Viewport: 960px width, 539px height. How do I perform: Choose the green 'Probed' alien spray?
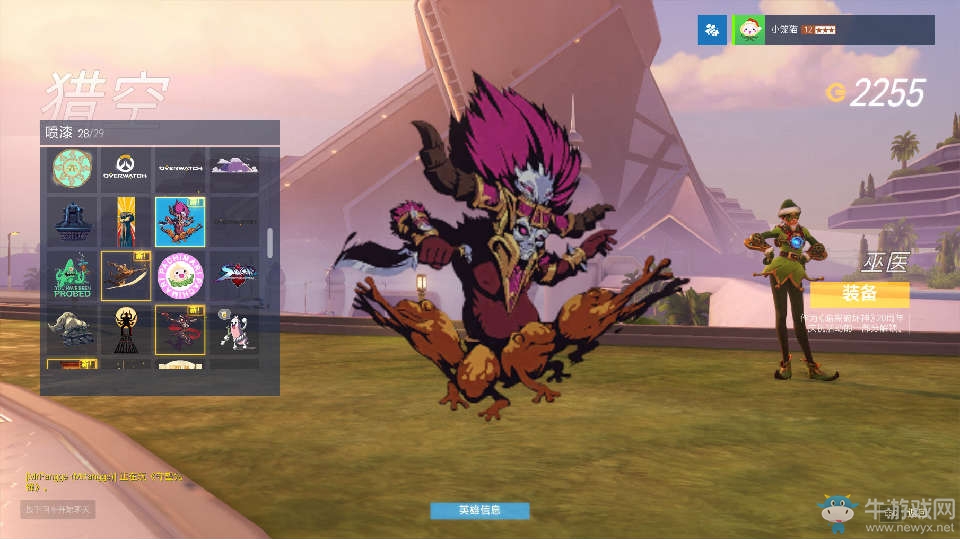[x=72, y=275]
